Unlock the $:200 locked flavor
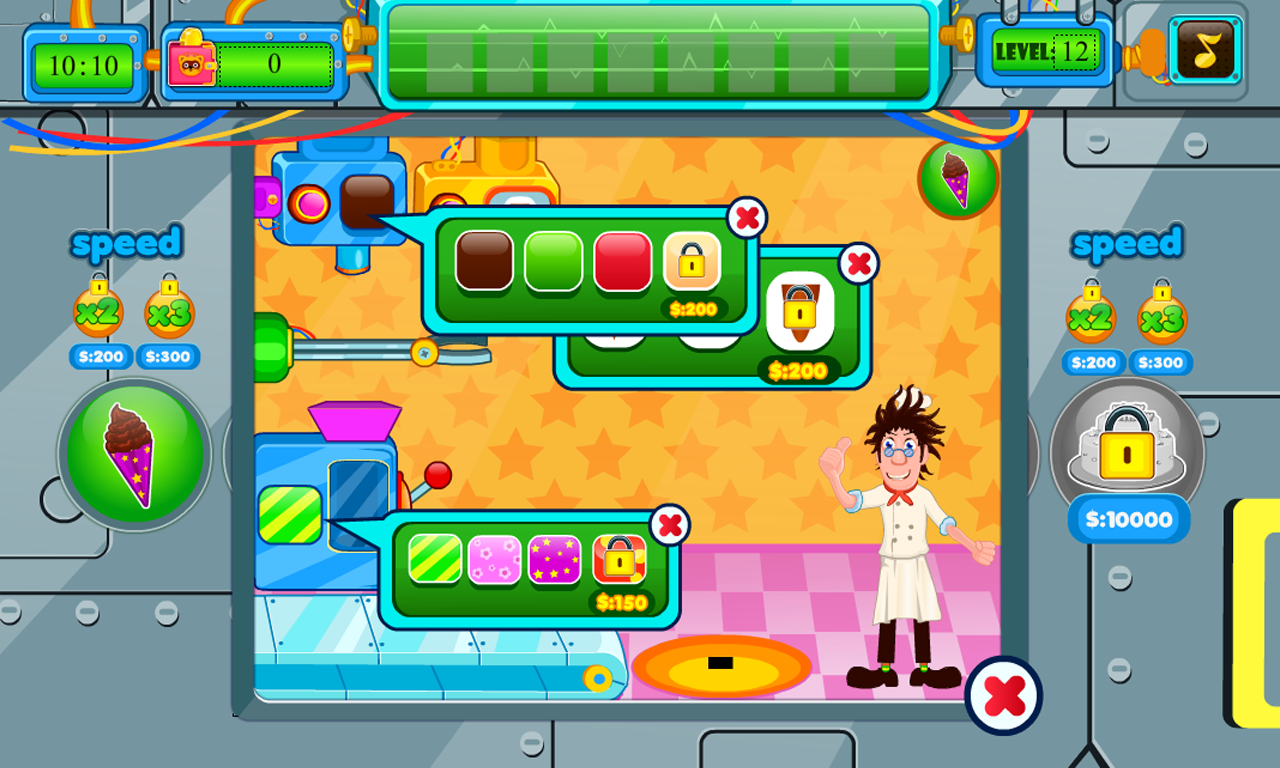The image size is (1280, 768). click(x=692, y=263)
